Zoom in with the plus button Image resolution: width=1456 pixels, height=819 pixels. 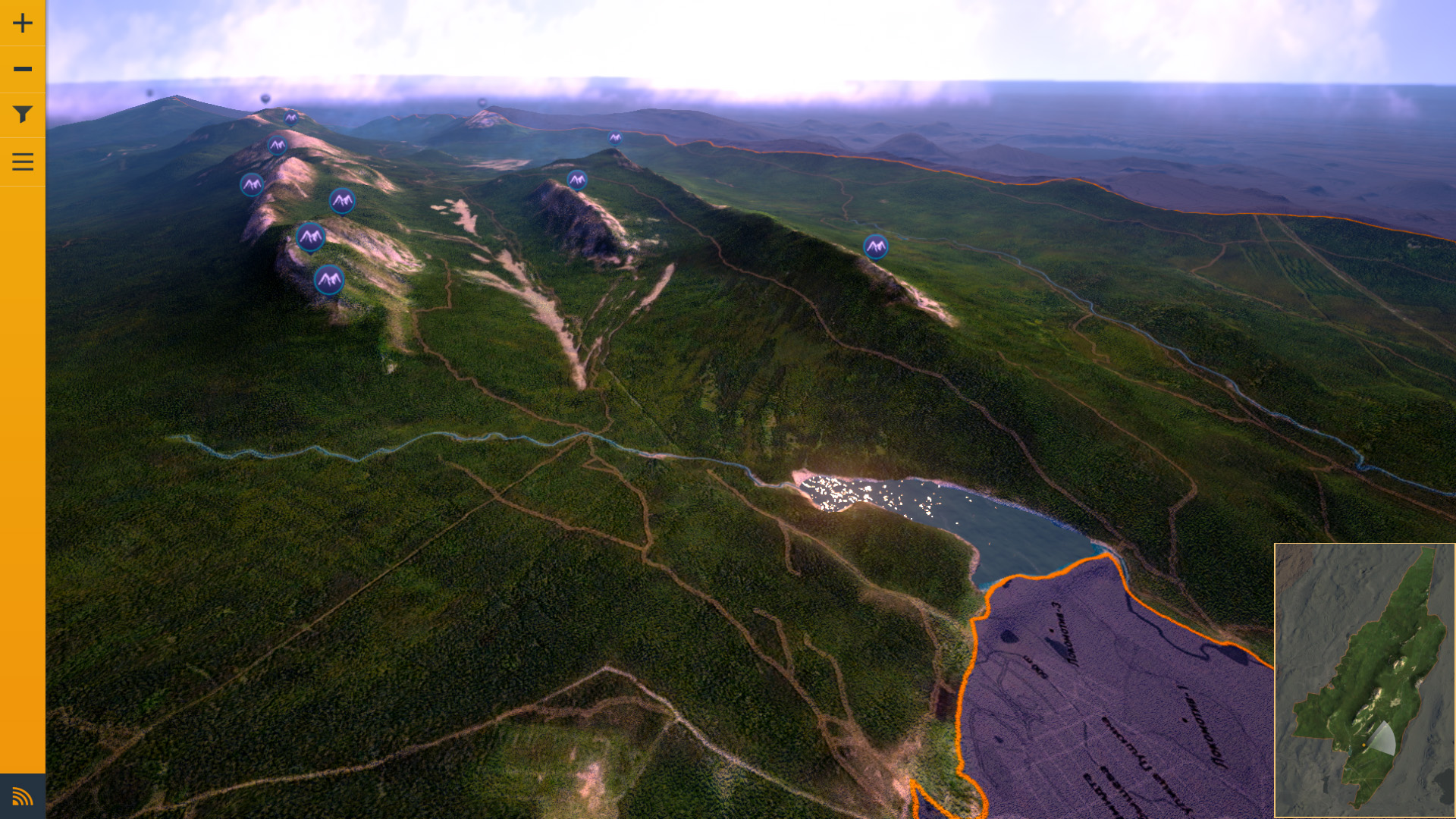pyautogui.click(x=23, y=23)
